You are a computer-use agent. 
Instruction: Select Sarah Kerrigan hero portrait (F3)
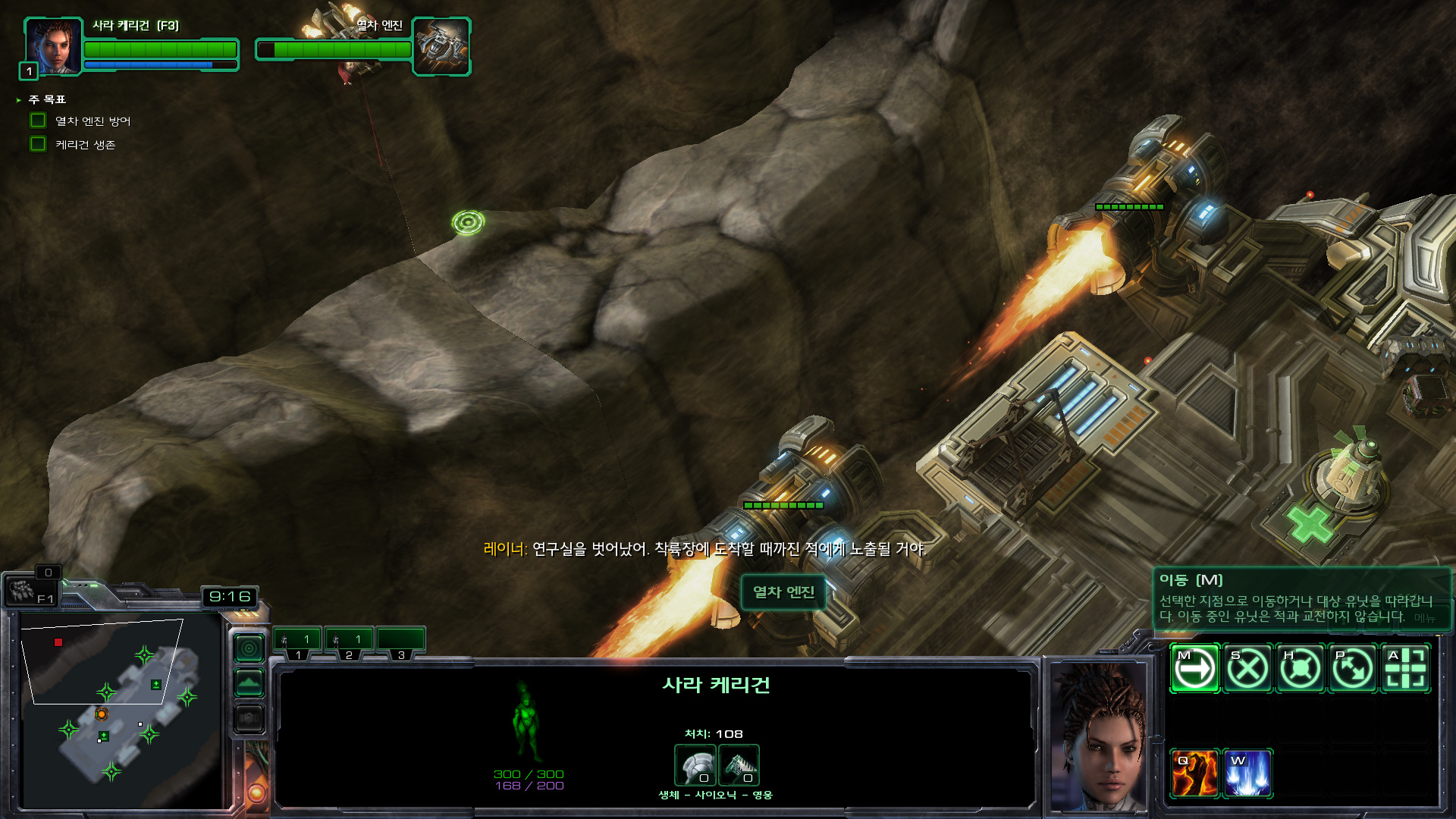pyautogui.click(x=53, y=45)
